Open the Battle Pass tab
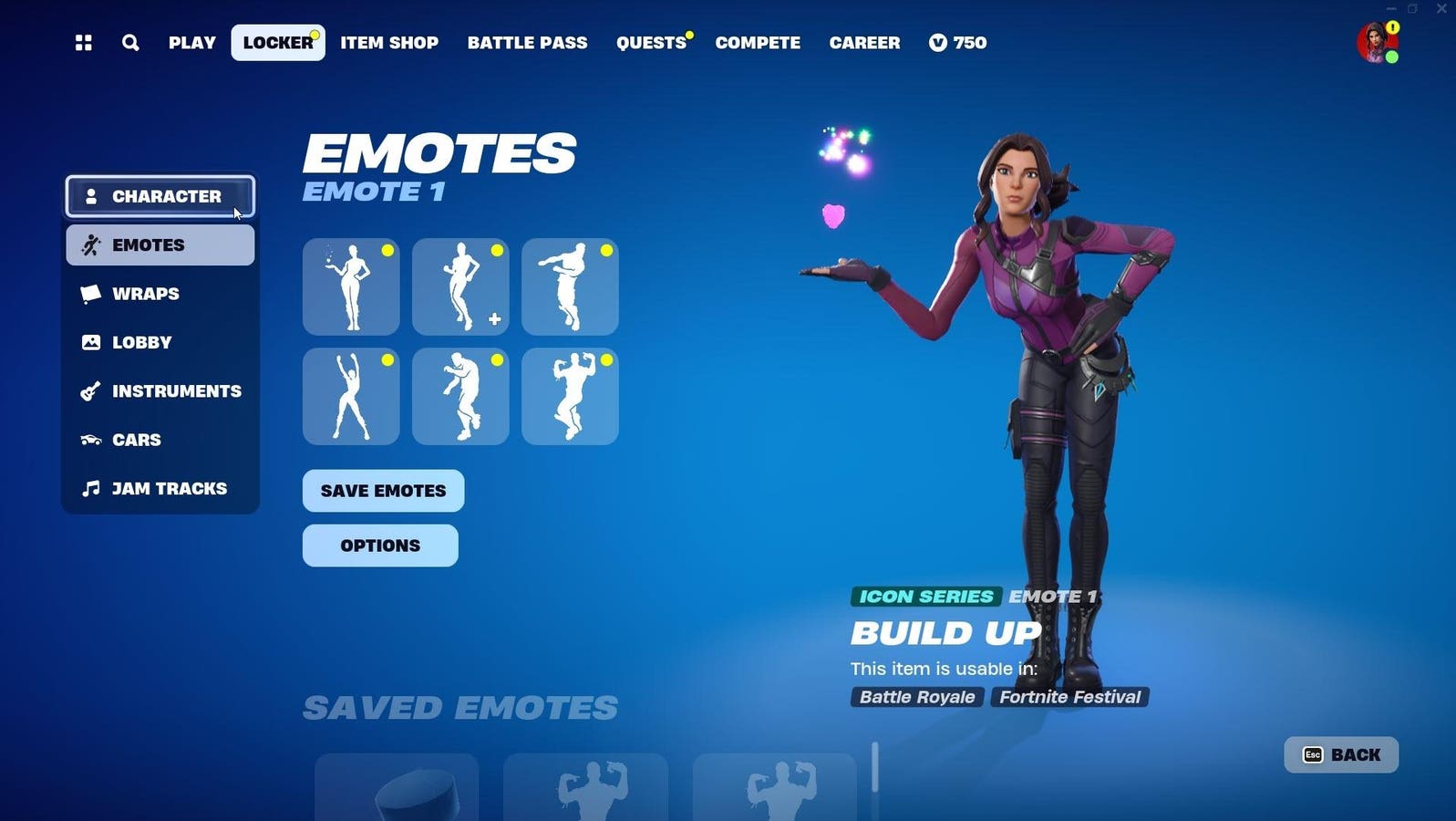This screenshot has width=1456, height=821. (x=527, y=42)
